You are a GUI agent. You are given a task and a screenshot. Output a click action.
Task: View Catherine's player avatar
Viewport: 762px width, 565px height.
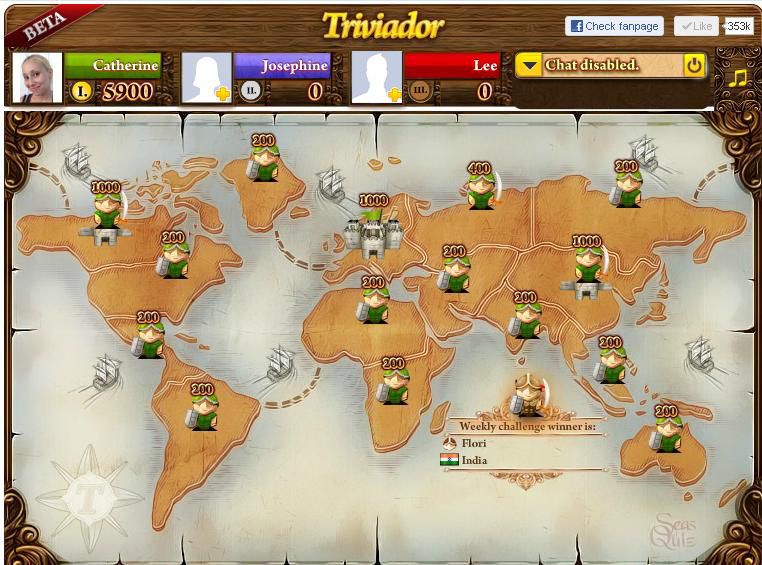[x=37, y=78]
